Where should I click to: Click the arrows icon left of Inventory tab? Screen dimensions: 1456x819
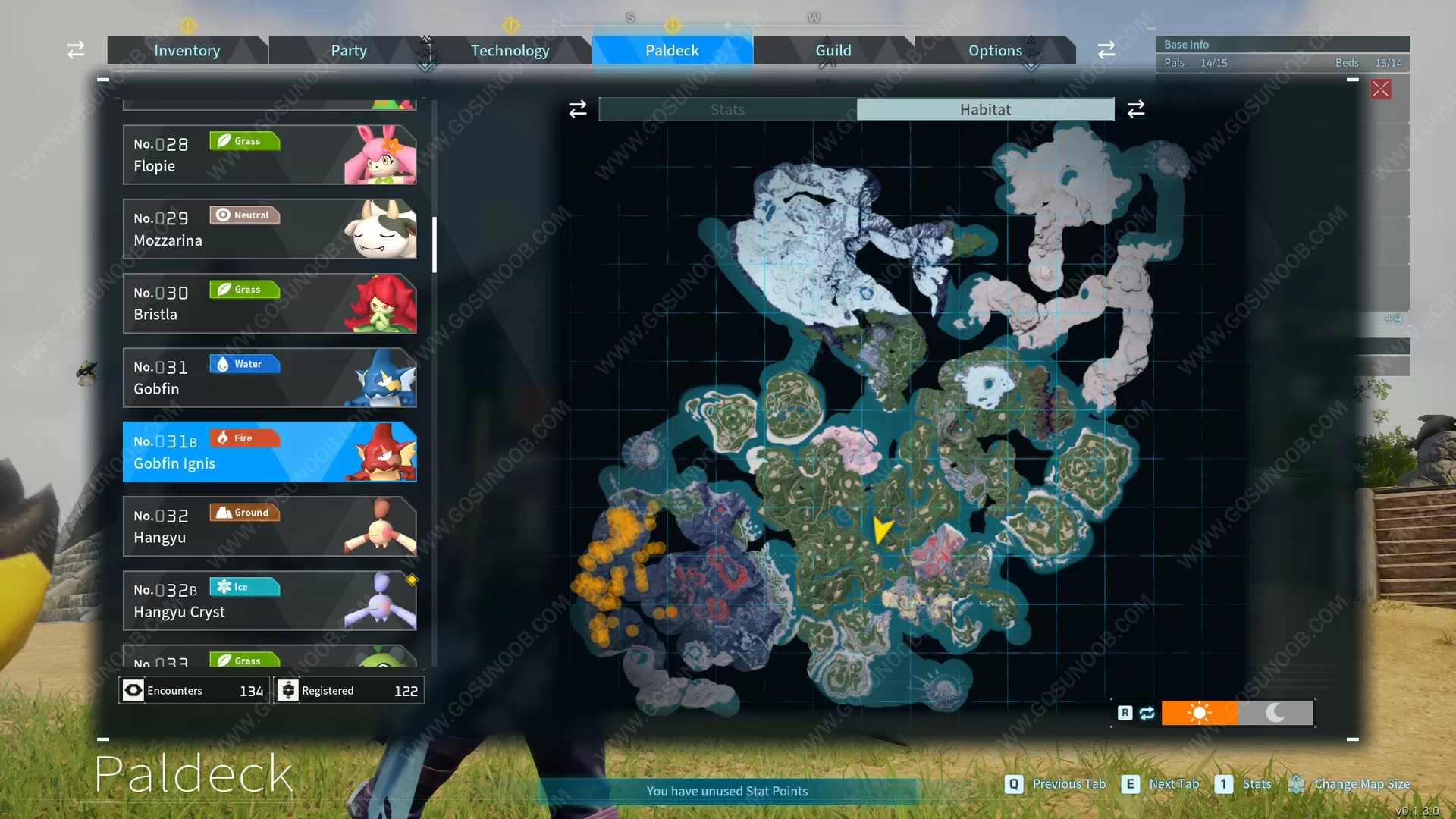click(x=75, y=49)
